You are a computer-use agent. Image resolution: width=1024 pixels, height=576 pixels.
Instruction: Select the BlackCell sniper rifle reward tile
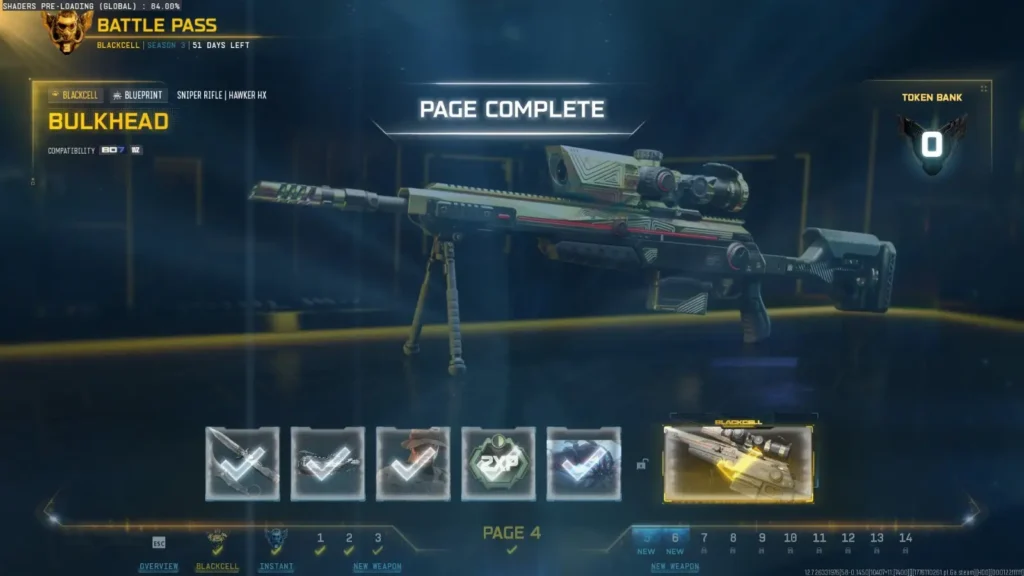click(x=738, y=463)
